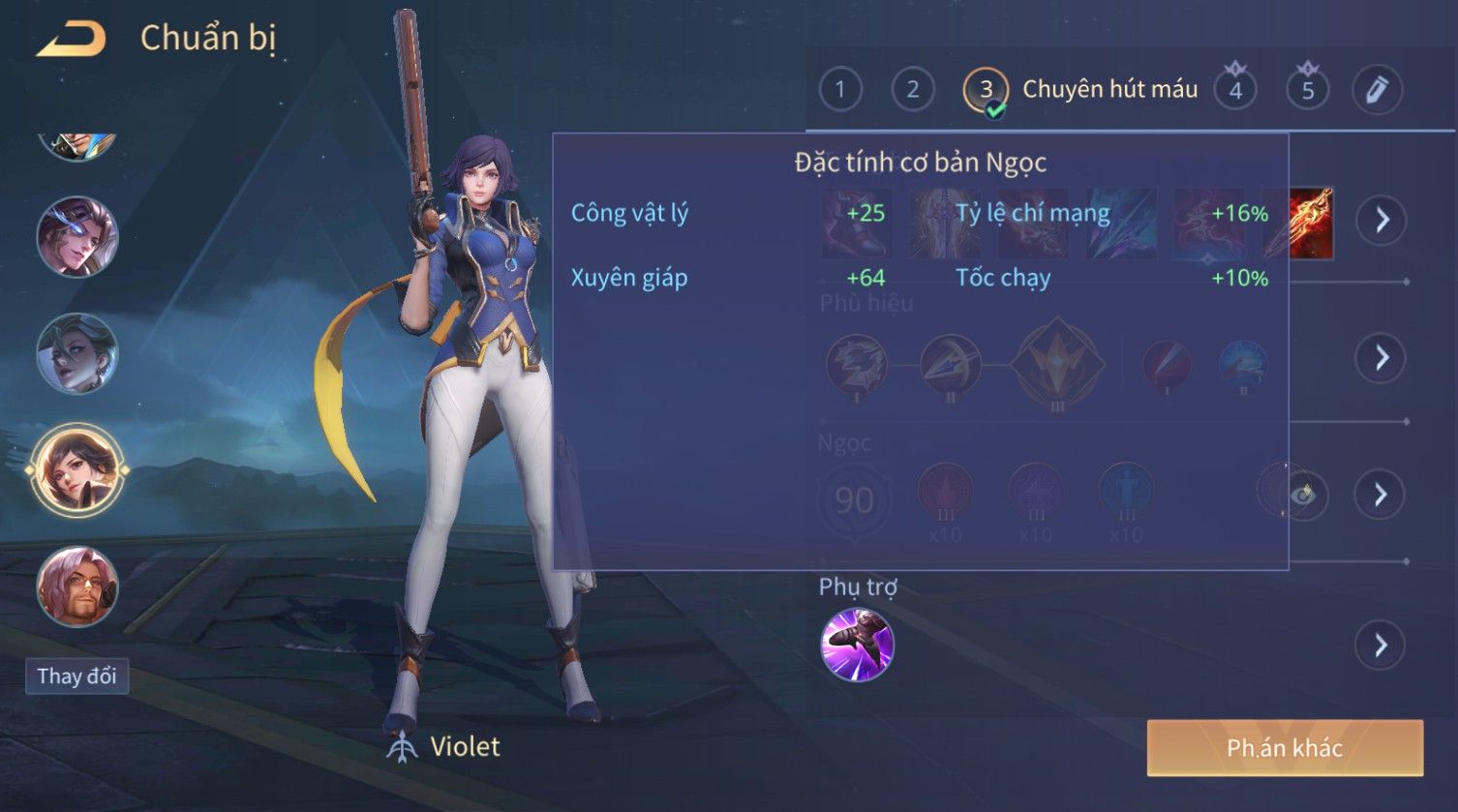Image resolution: width=1458 pixels, height=812 pixels.
Task: Select the Violet hero portrait
Action: coord(77,471)
